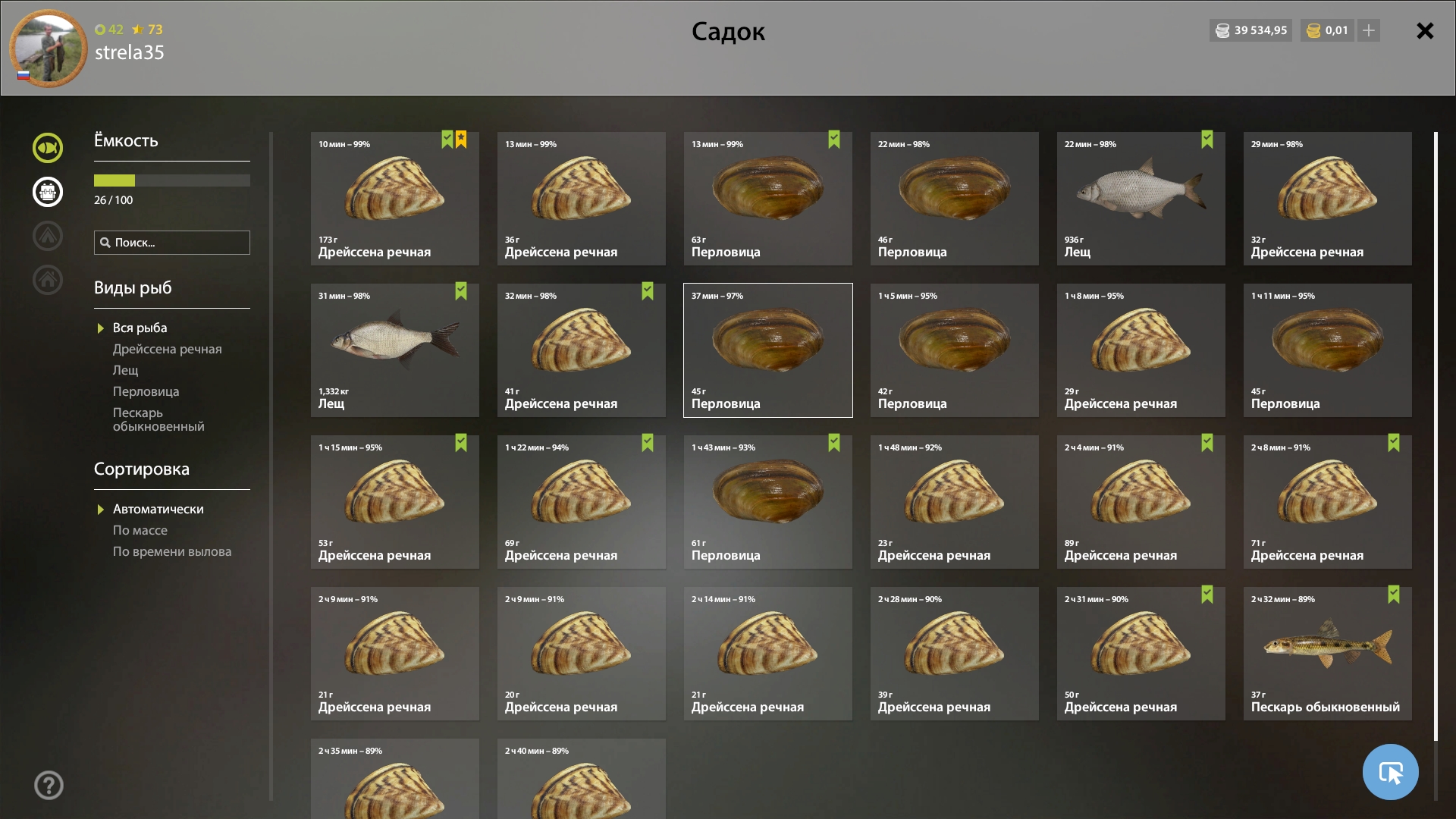Click the plus button to add gold
The width and height of the screenshot is (1456, 819).
point(1369,30)
